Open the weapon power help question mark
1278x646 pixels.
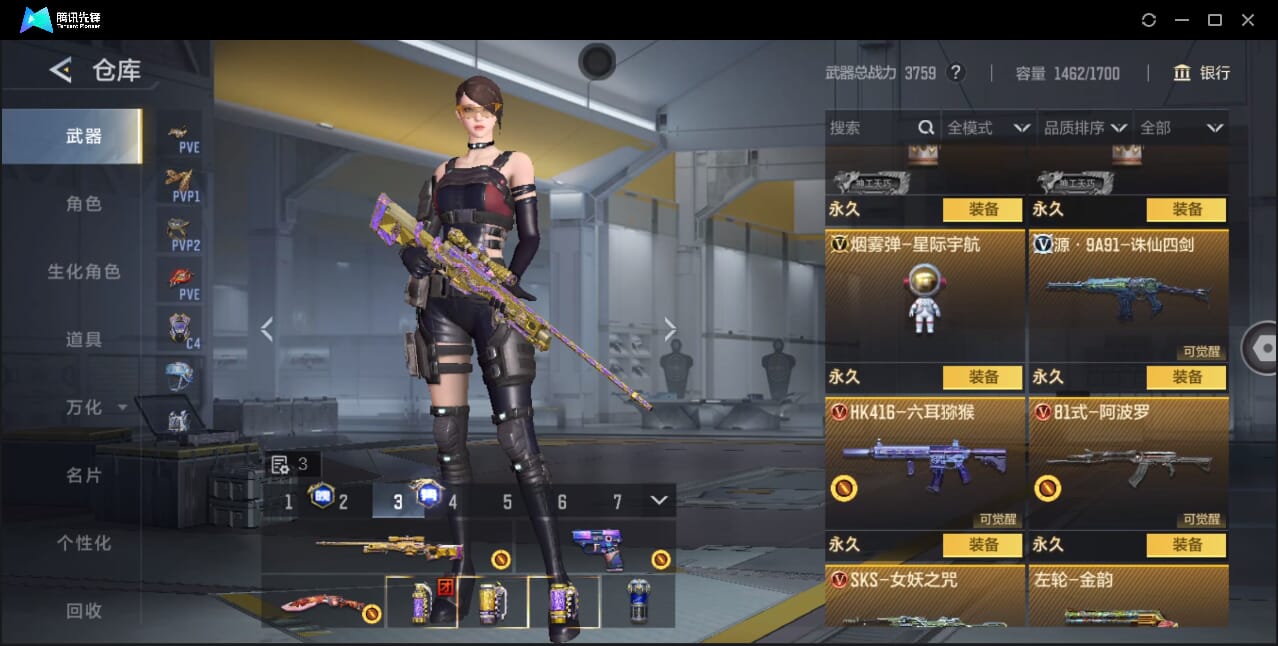pos(956,73)
